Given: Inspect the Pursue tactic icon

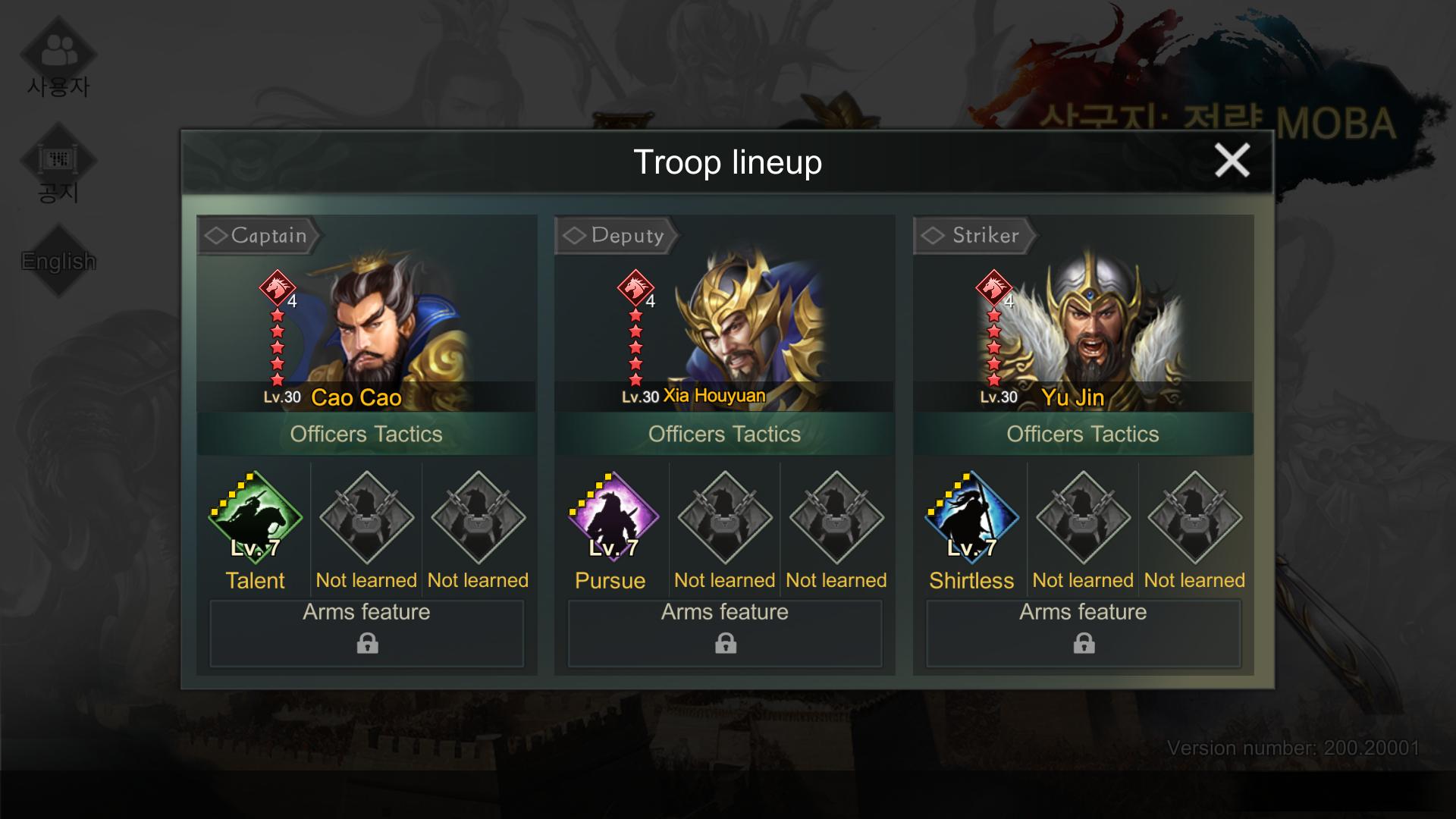Looking at the screenshot, I should (613, 518).
